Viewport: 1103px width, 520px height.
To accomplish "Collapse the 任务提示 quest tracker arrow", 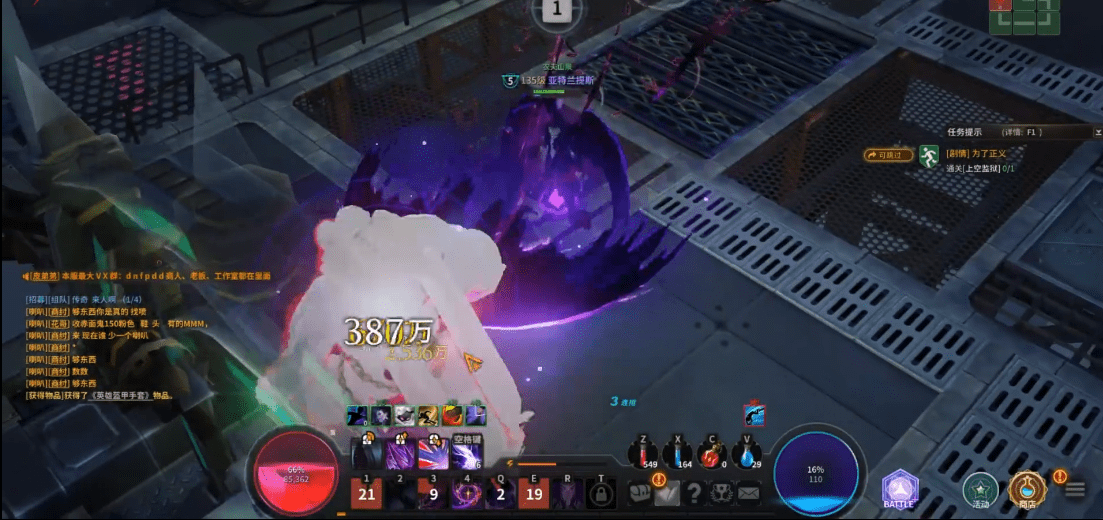I will pyautogui.click(x=1097, y=131).
